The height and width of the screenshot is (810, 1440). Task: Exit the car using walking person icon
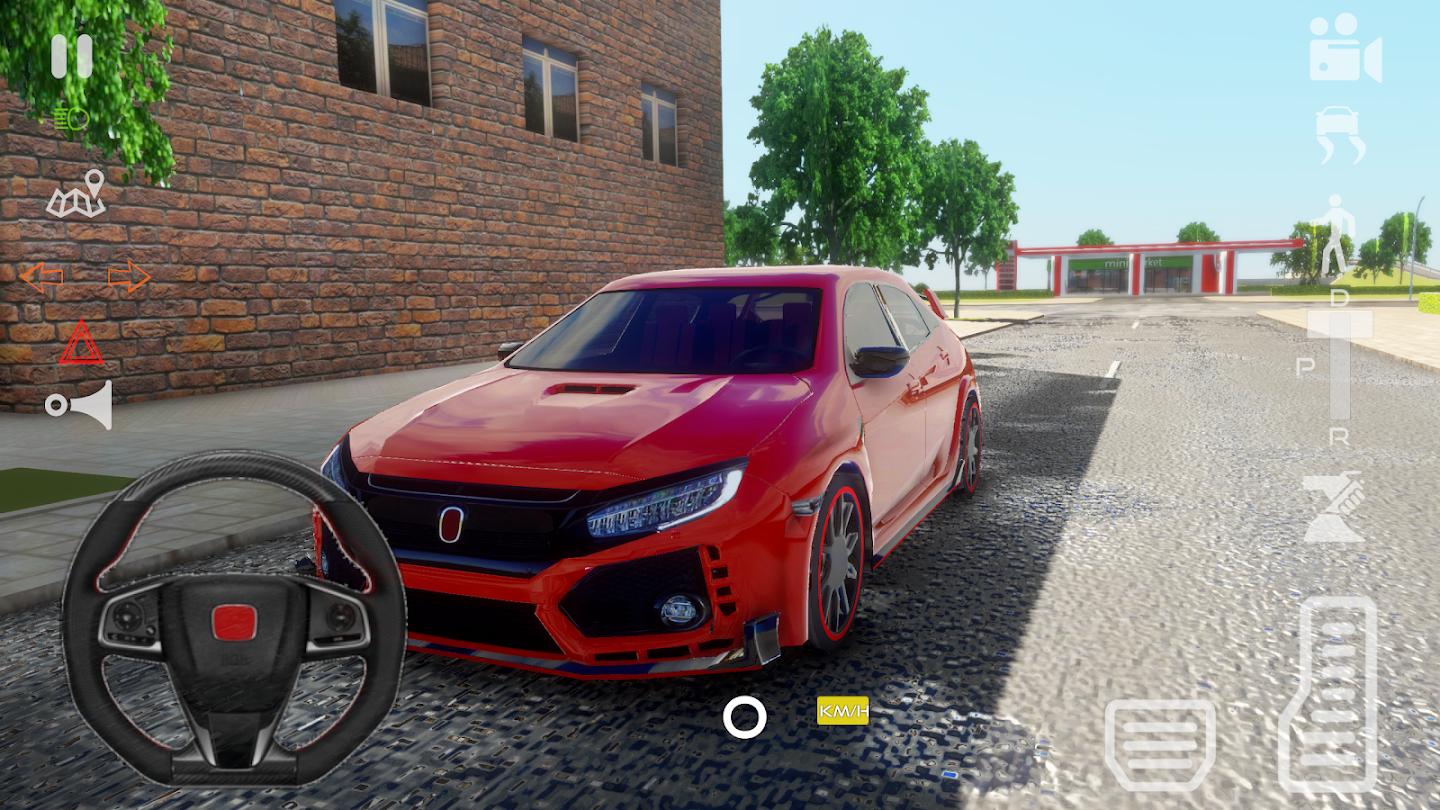[x=1334, y=236]
